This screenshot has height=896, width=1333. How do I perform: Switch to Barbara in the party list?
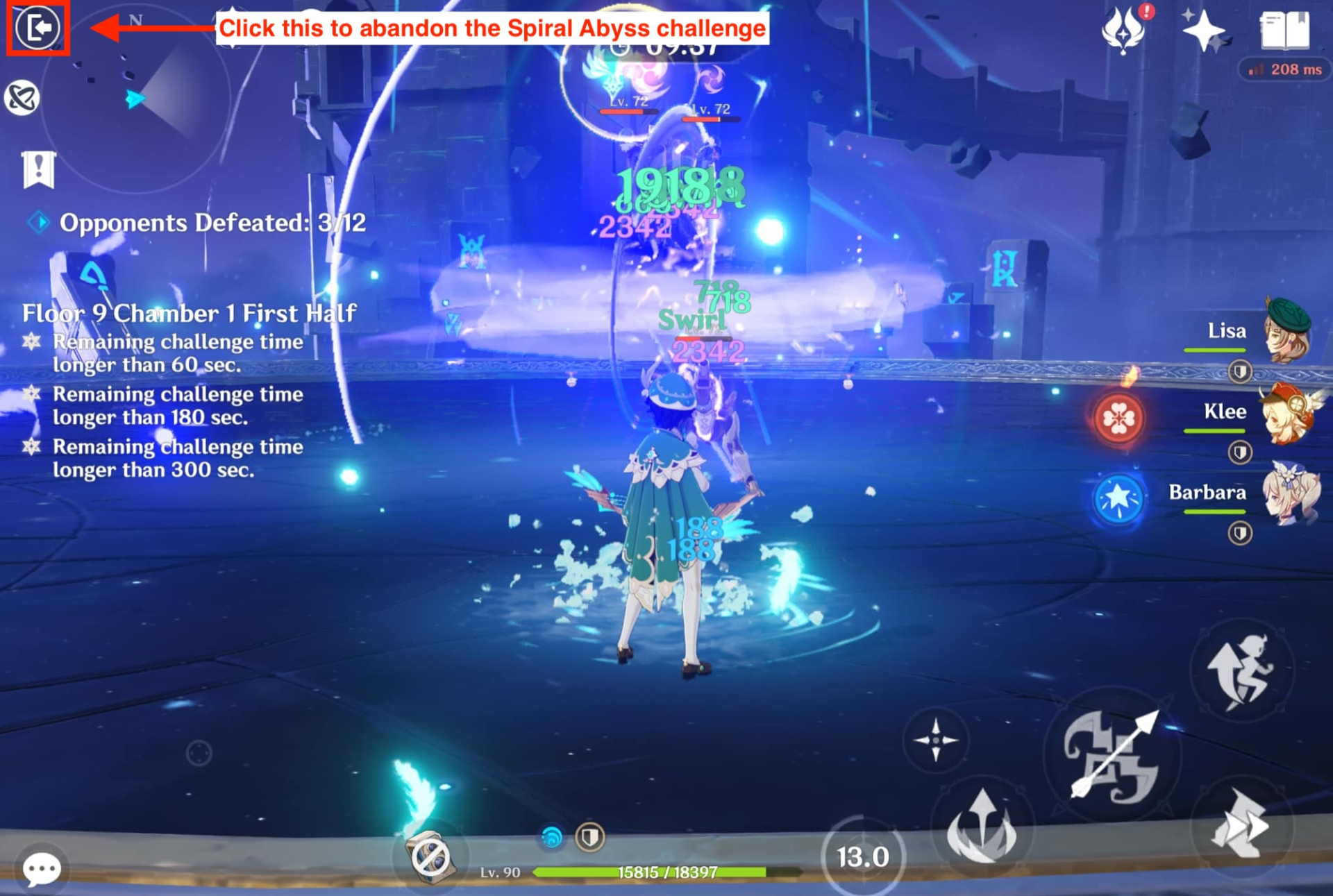pyautogui.click(x=1289, y=493)
